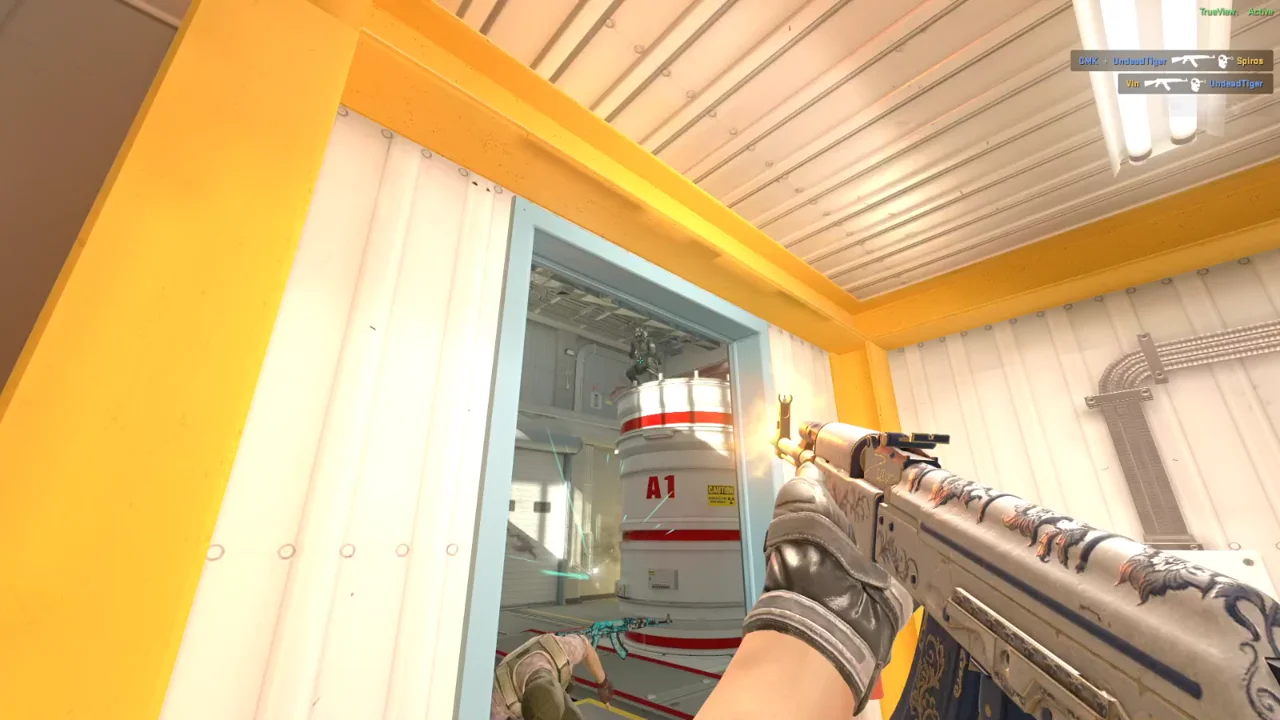Click the AK-47 icon in the bottom killfeed entry
The width and height of the screenshot is (1280, 720).
point(1166,83)
